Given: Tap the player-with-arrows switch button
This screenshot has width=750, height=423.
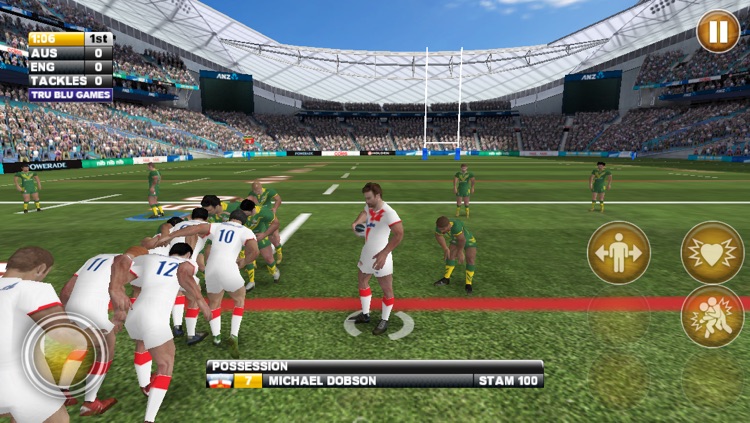Looking at the screenshot, I should tap(618, 253).
